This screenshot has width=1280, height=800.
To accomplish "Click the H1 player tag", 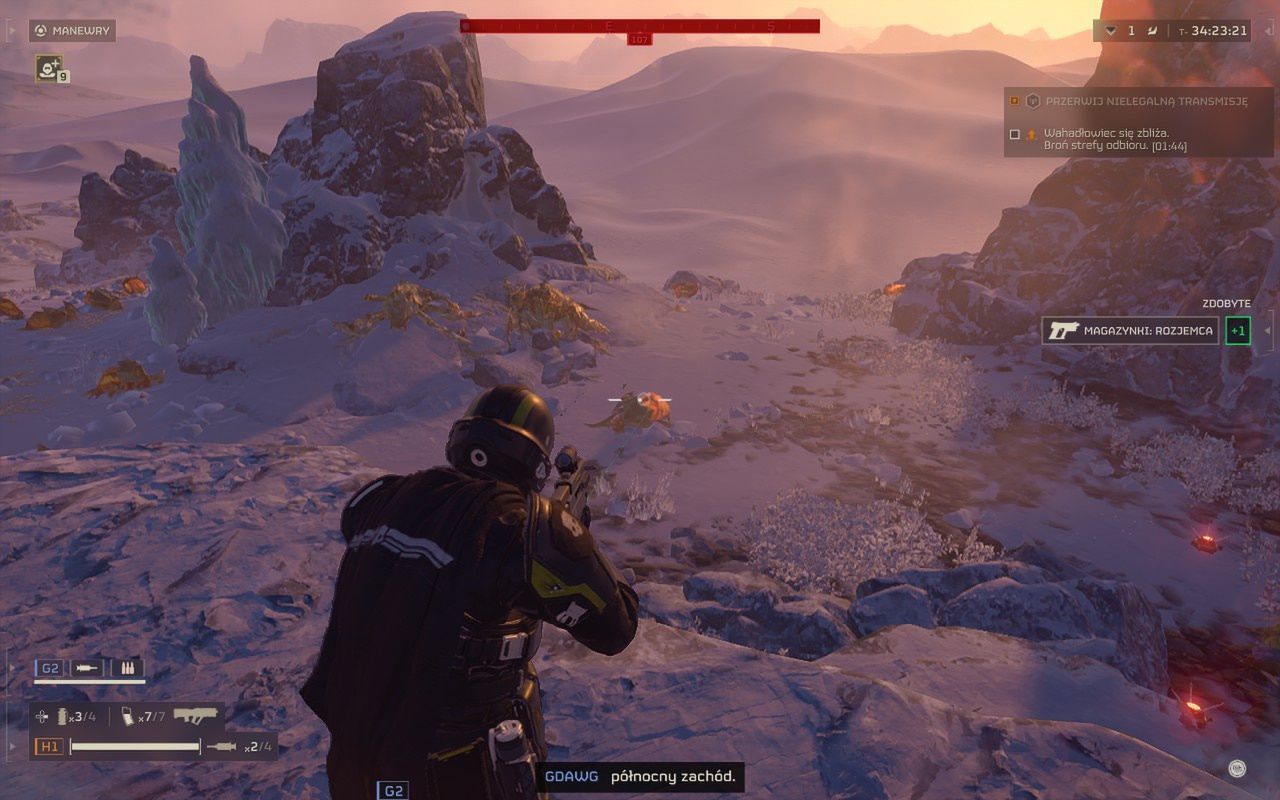I will [48, 746].
